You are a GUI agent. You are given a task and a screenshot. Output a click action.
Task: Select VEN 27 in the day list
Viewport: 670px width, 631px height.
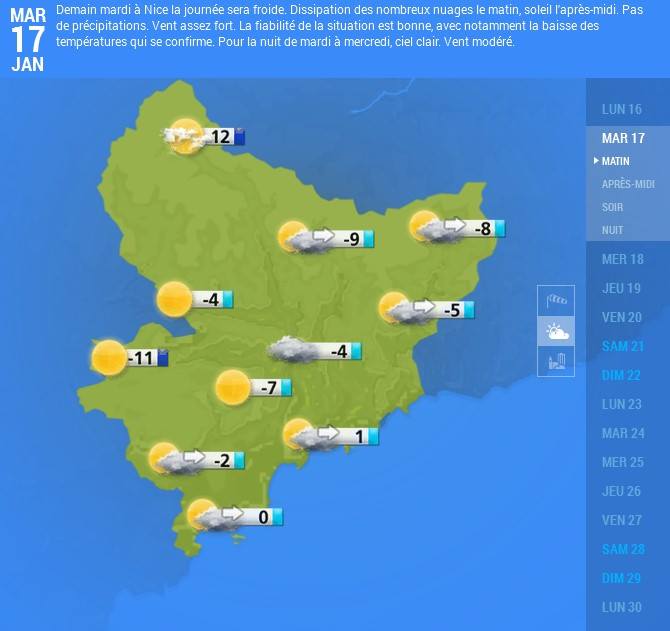pos(622,520)
